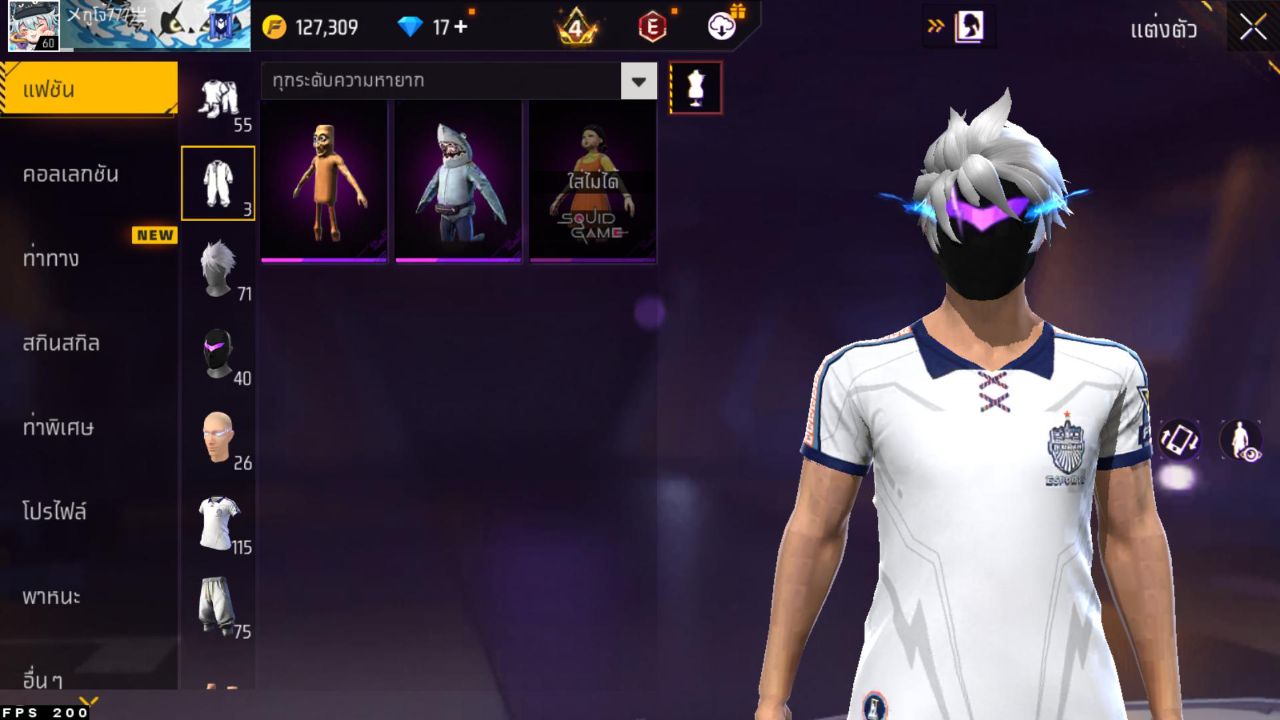Screen dimensions: 1280x720
Task: Select the pants category with 55 items
Action: 219,95
